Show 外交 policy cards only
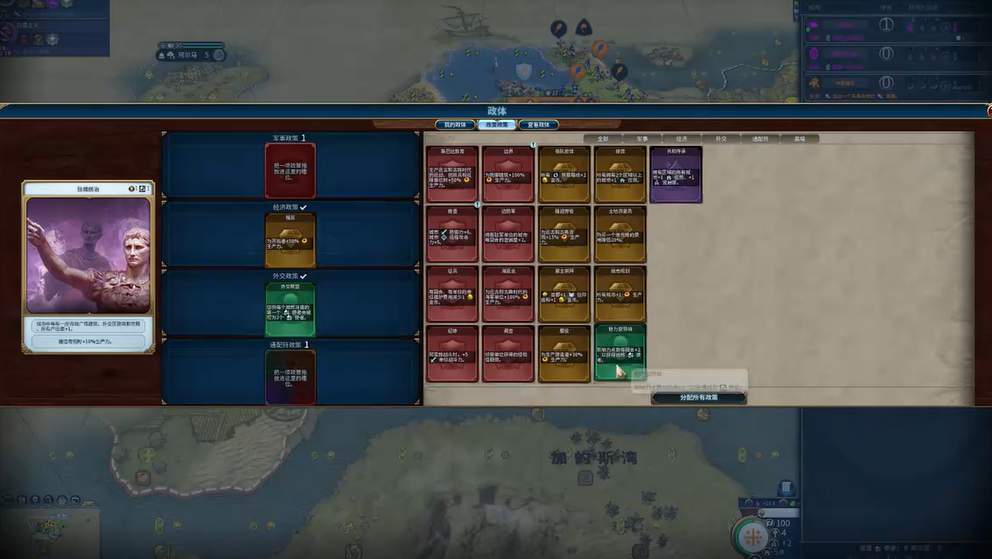The height and width of the screenshot is (559, 992). (x=720, y=139)
